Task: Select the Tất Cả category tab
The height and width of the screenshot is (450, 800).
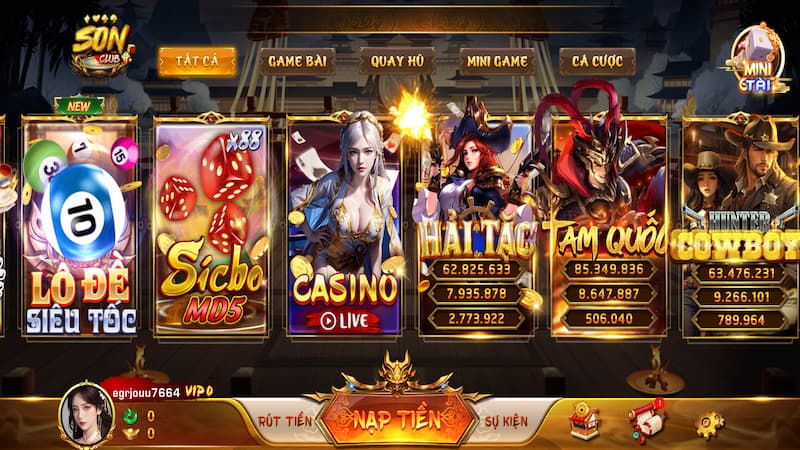Action: click(197, 61)
